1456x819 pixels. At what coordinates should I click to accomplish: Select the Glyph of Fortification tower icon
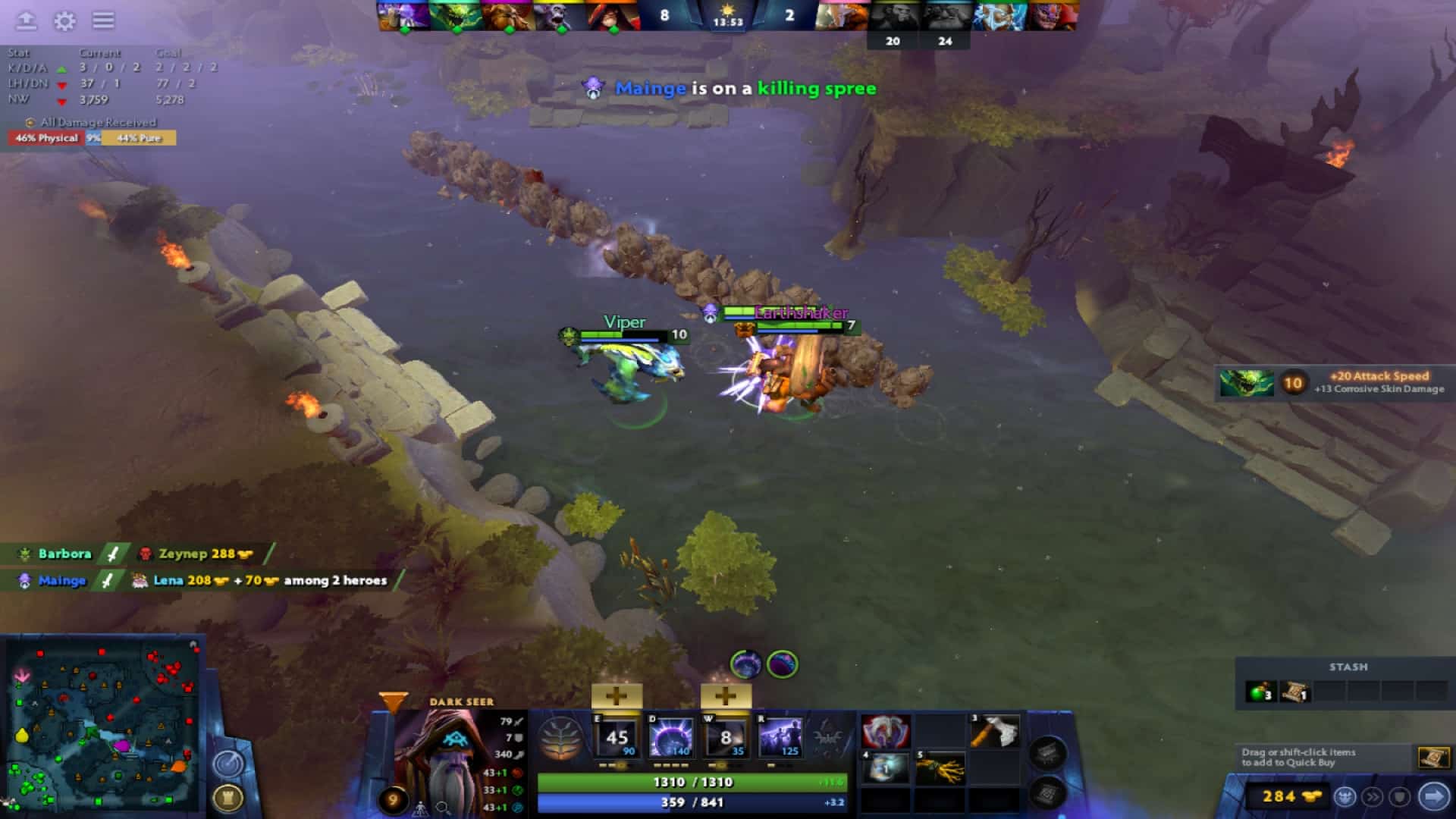click(x=228, y=798)
